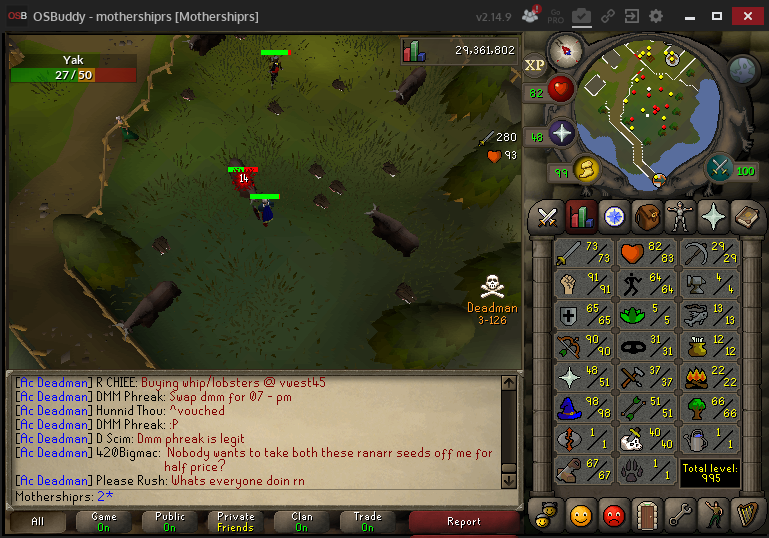Screen dimensions: 769x538
Task: Switch to the Magic spellbook tab
Action: point(746,215)
